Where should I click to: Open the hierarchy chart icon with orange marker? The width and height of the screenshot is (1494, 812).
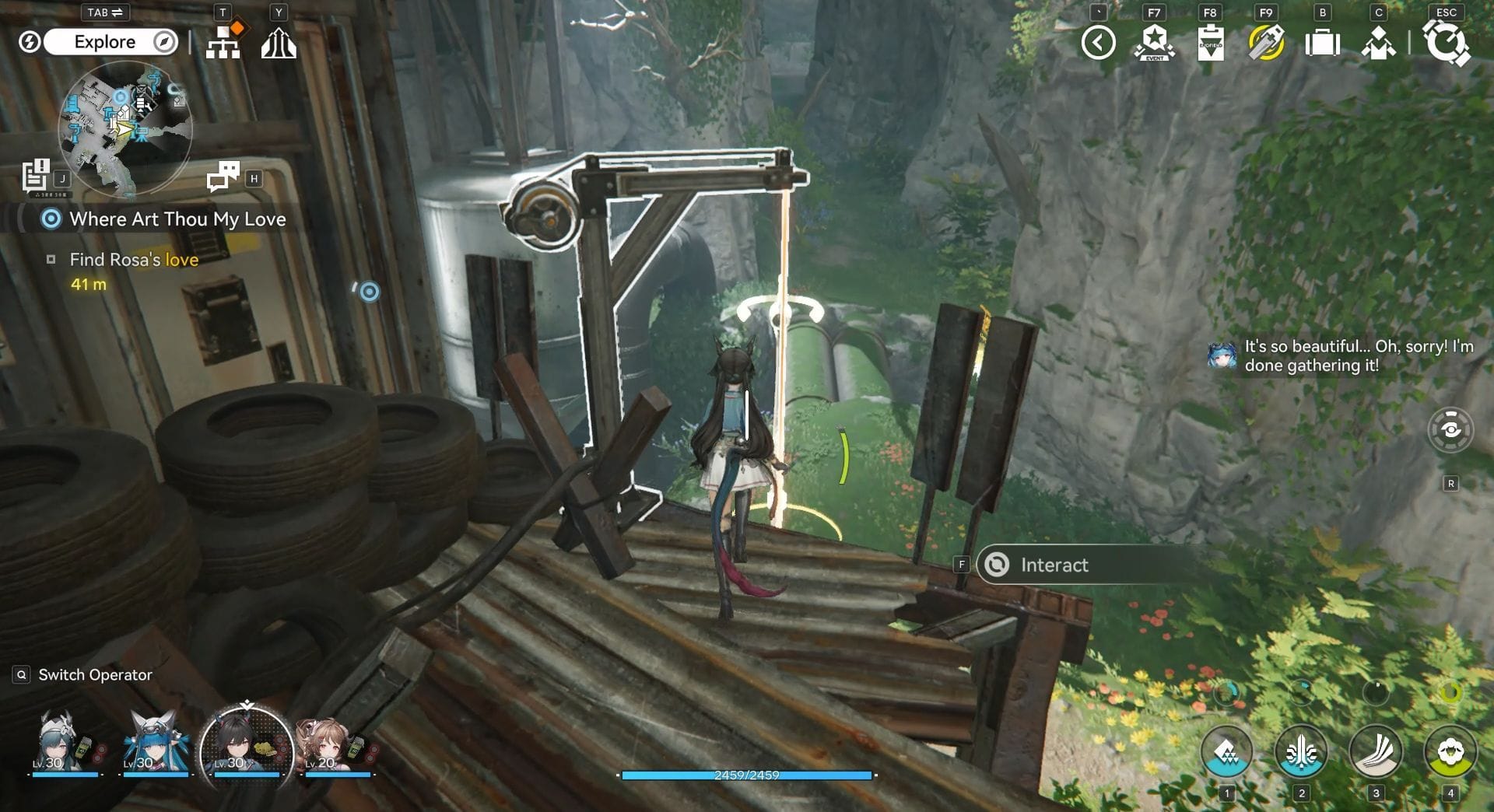point(223,42)
